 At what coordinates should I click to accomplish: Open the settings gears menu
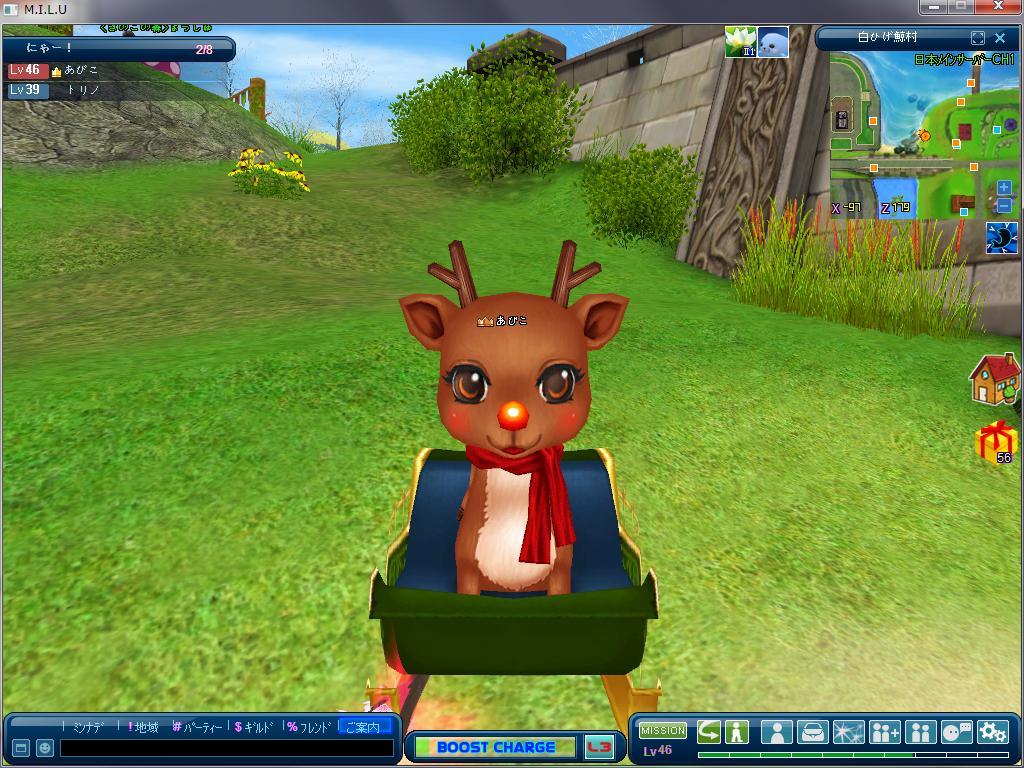point(992,732)
